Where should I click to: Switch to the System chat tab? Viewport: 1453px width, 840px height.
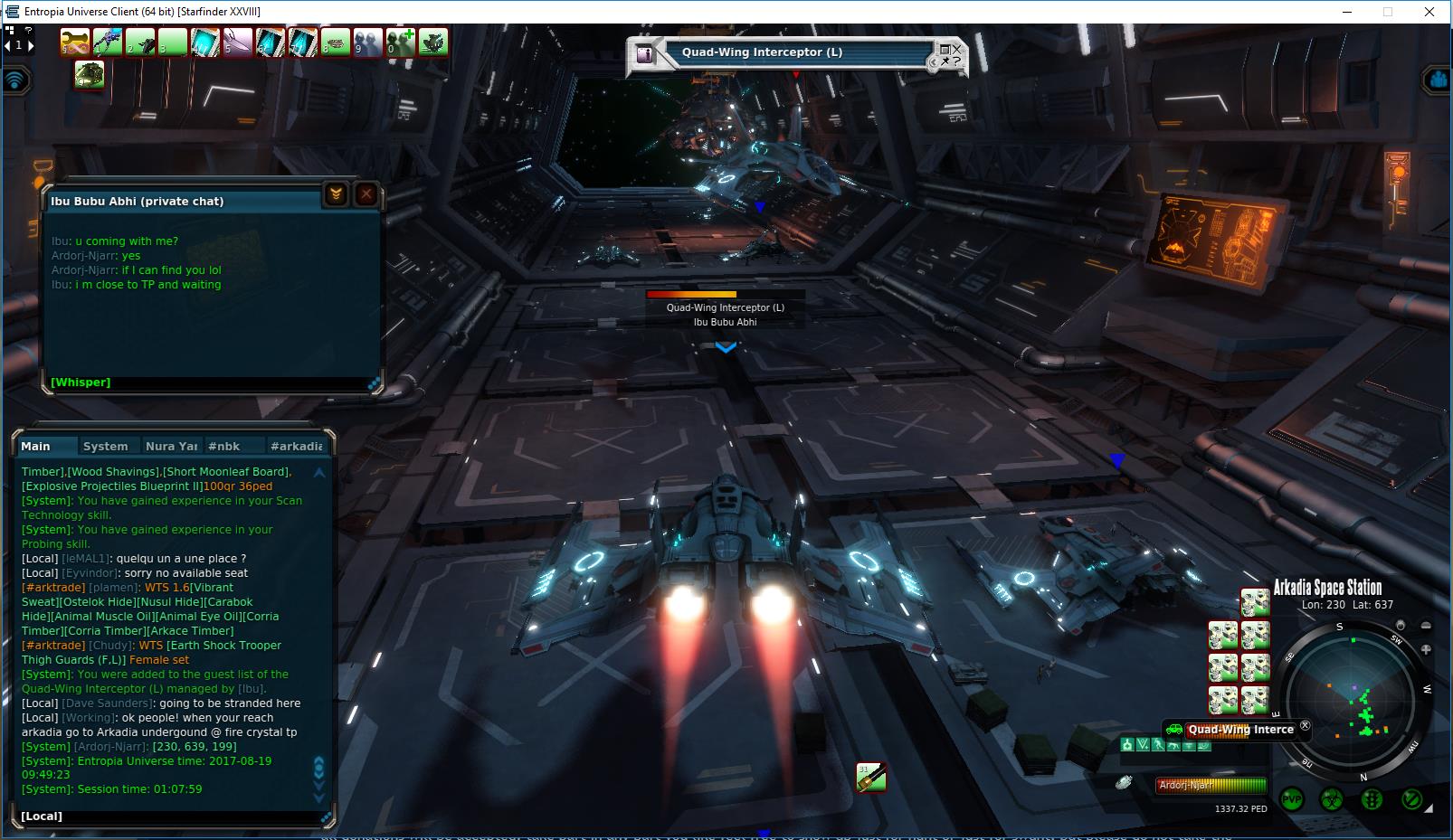[105, 446]
